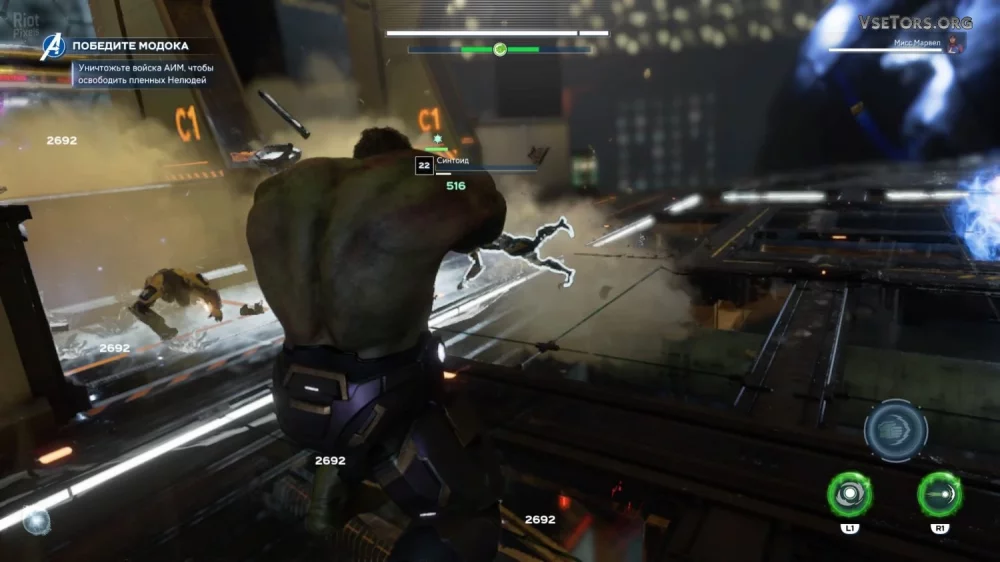Use the green swirl ability above L1

(849, 494)
